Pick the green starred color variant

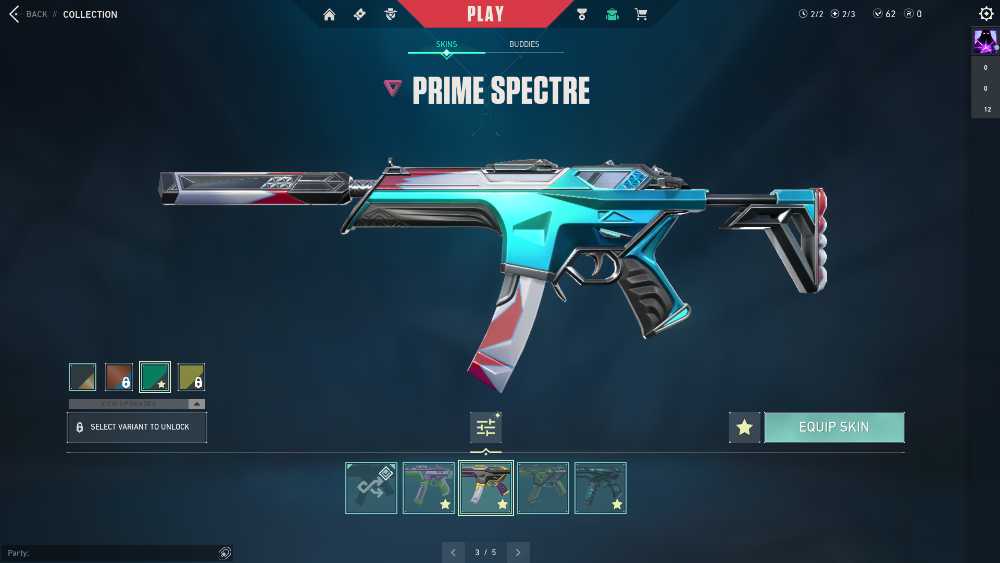pos(155,377)
